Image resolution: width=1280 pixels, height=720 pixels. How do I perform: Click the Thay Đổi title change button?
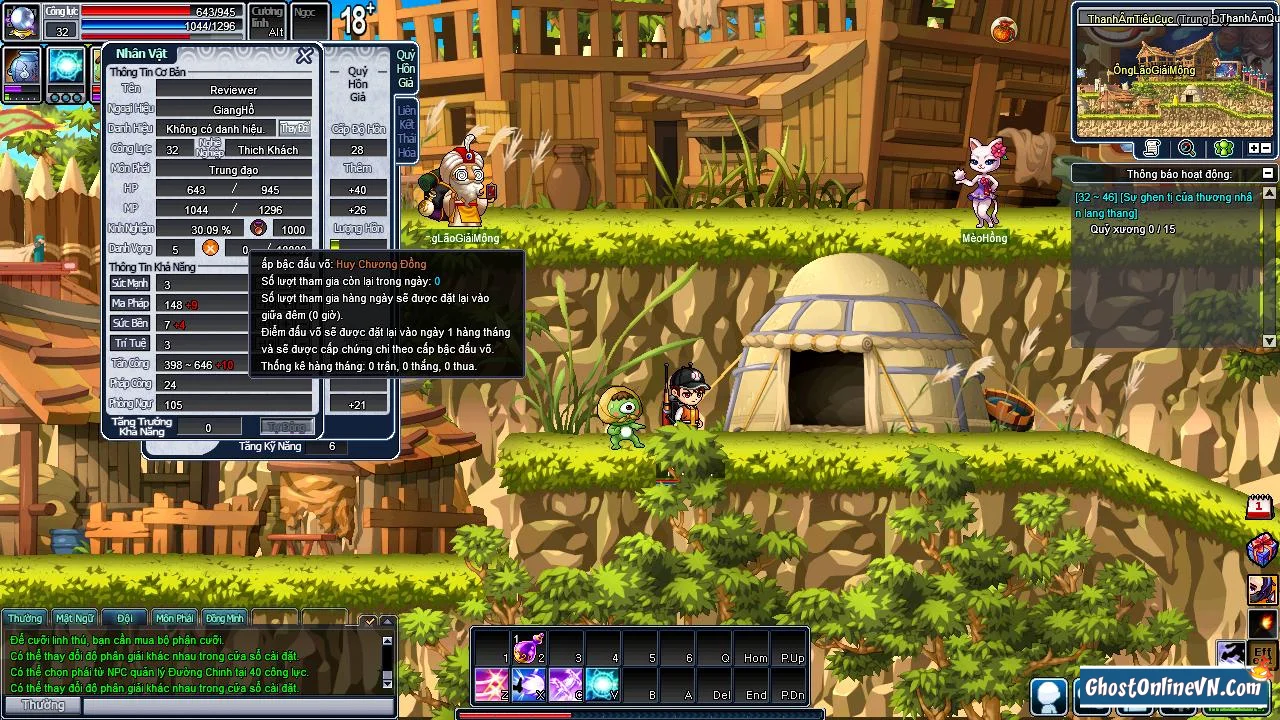294,129
